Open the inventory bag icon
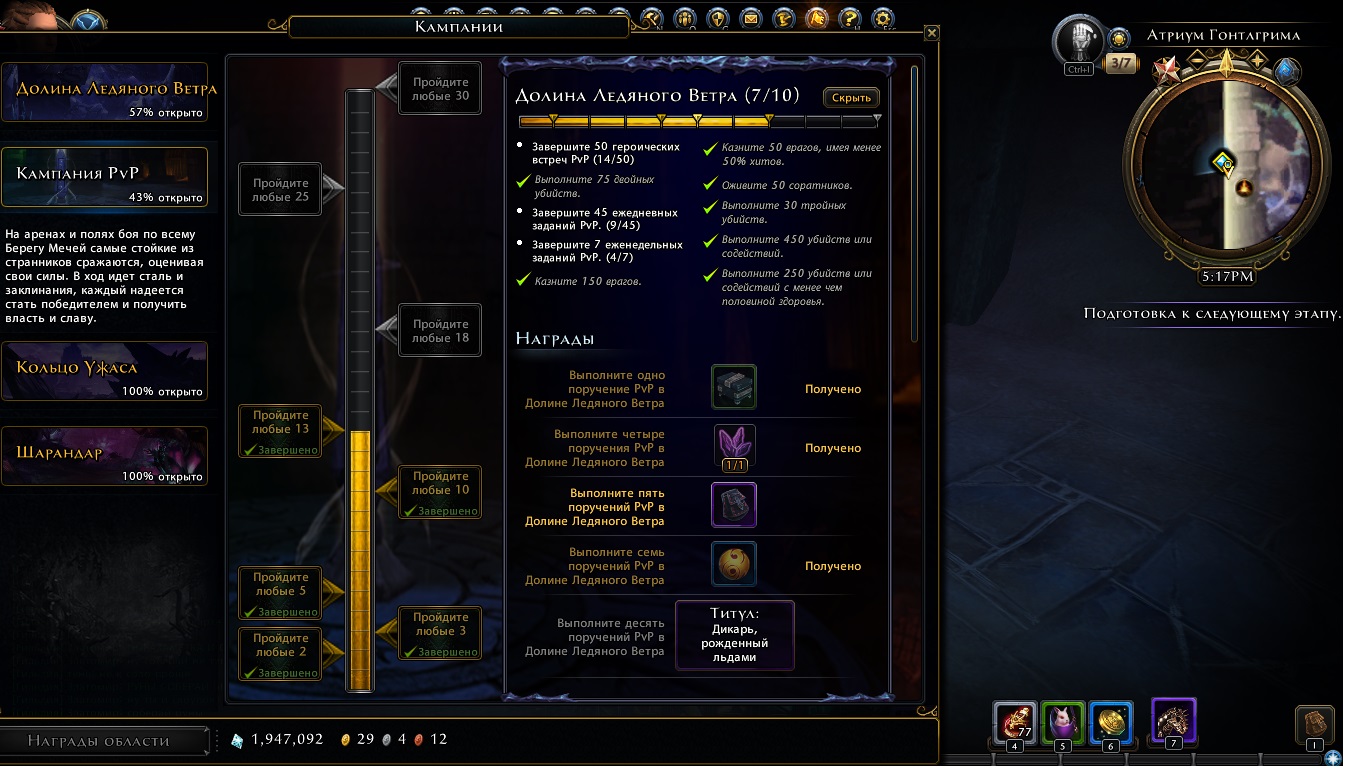The image size is (1366, 768). 1315,724
